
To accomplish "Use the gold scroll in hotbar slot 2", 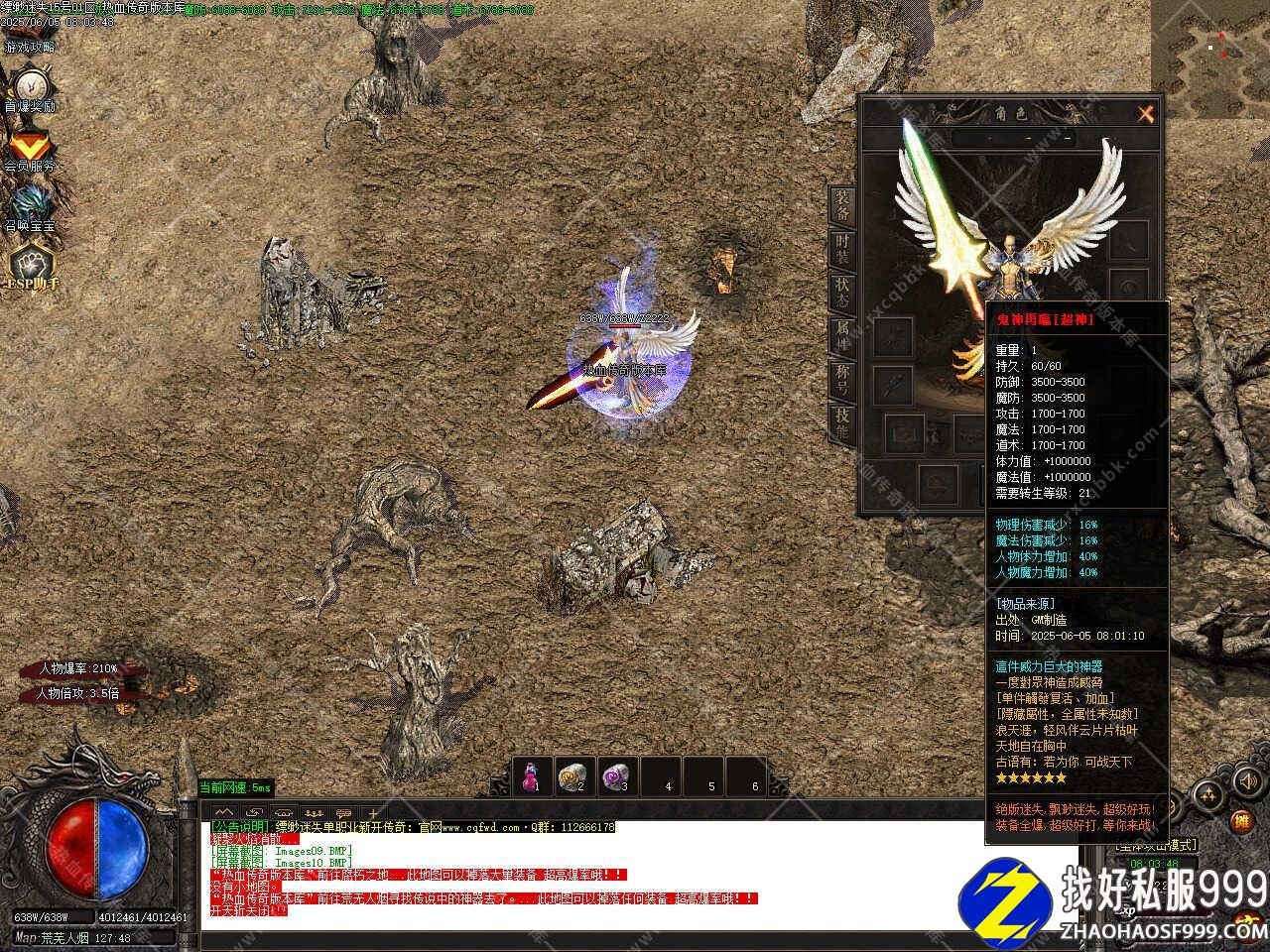I will [x=573, y=775].
